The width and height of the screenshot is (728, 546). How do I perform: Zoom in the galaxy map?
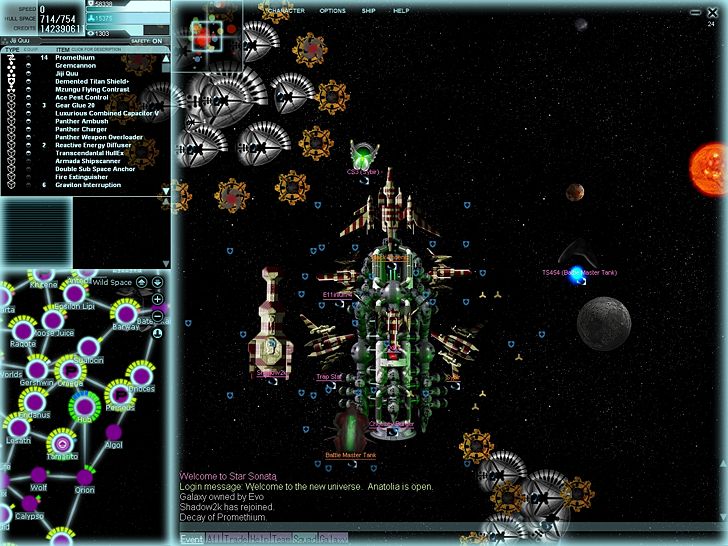click(157, 299)
